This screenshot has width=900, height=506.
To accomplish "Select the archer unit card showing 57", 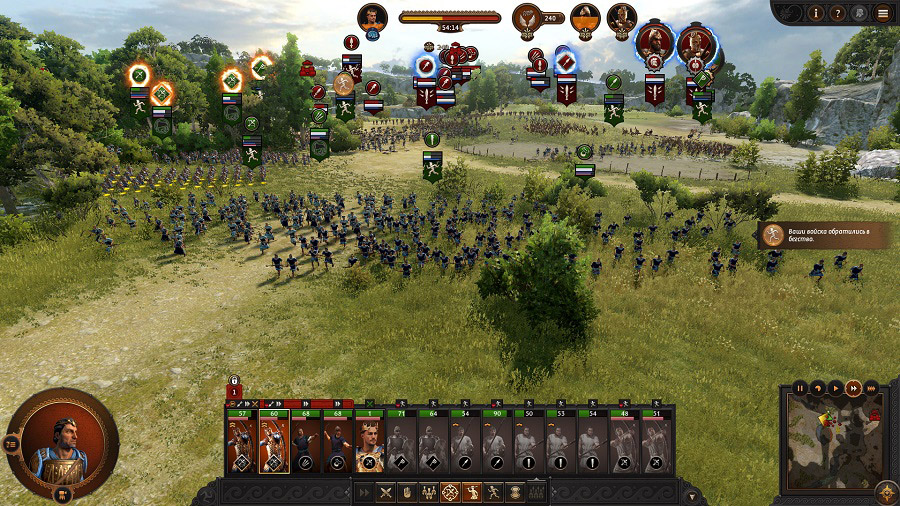I will pos(240,446).
